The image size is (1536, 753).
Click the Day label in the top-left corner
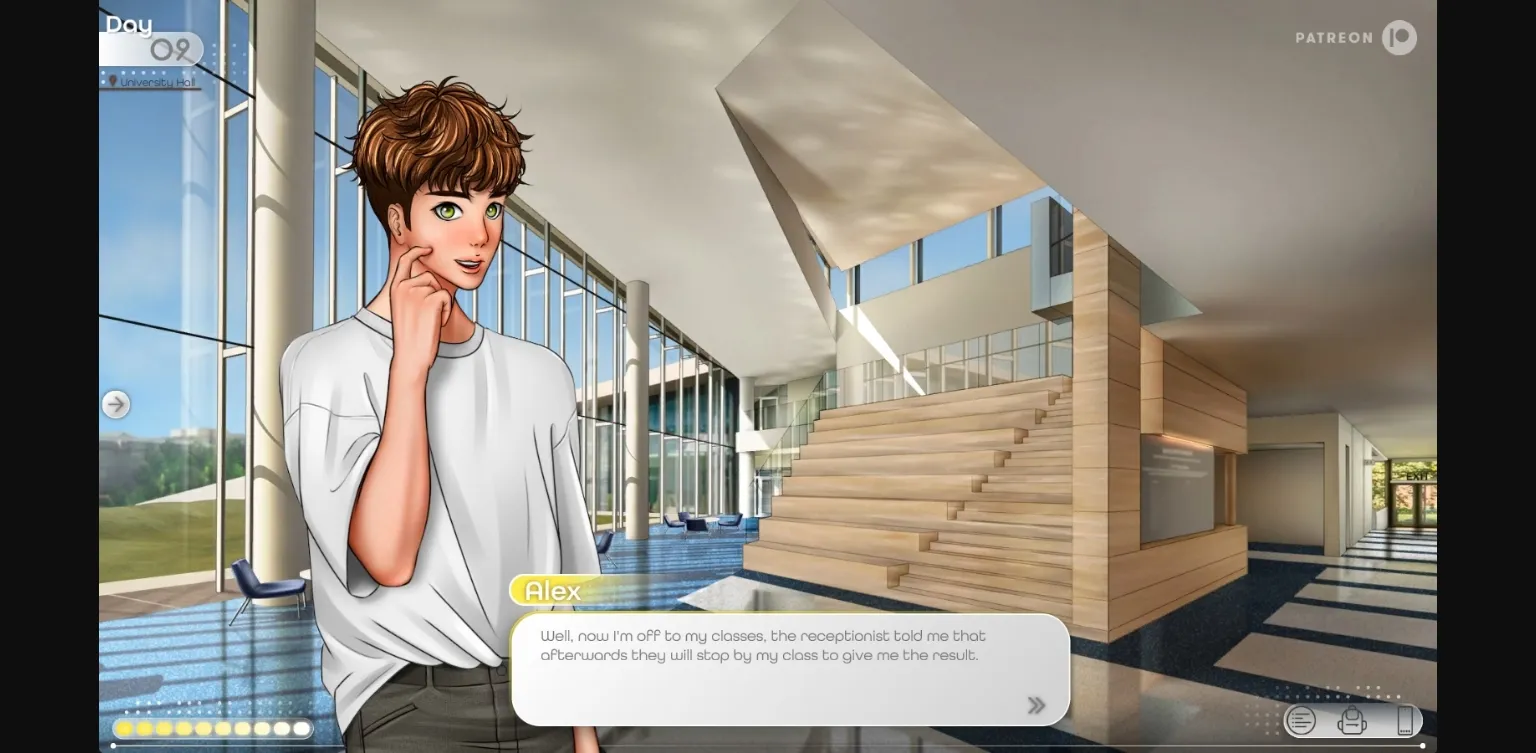pos(131,24)
